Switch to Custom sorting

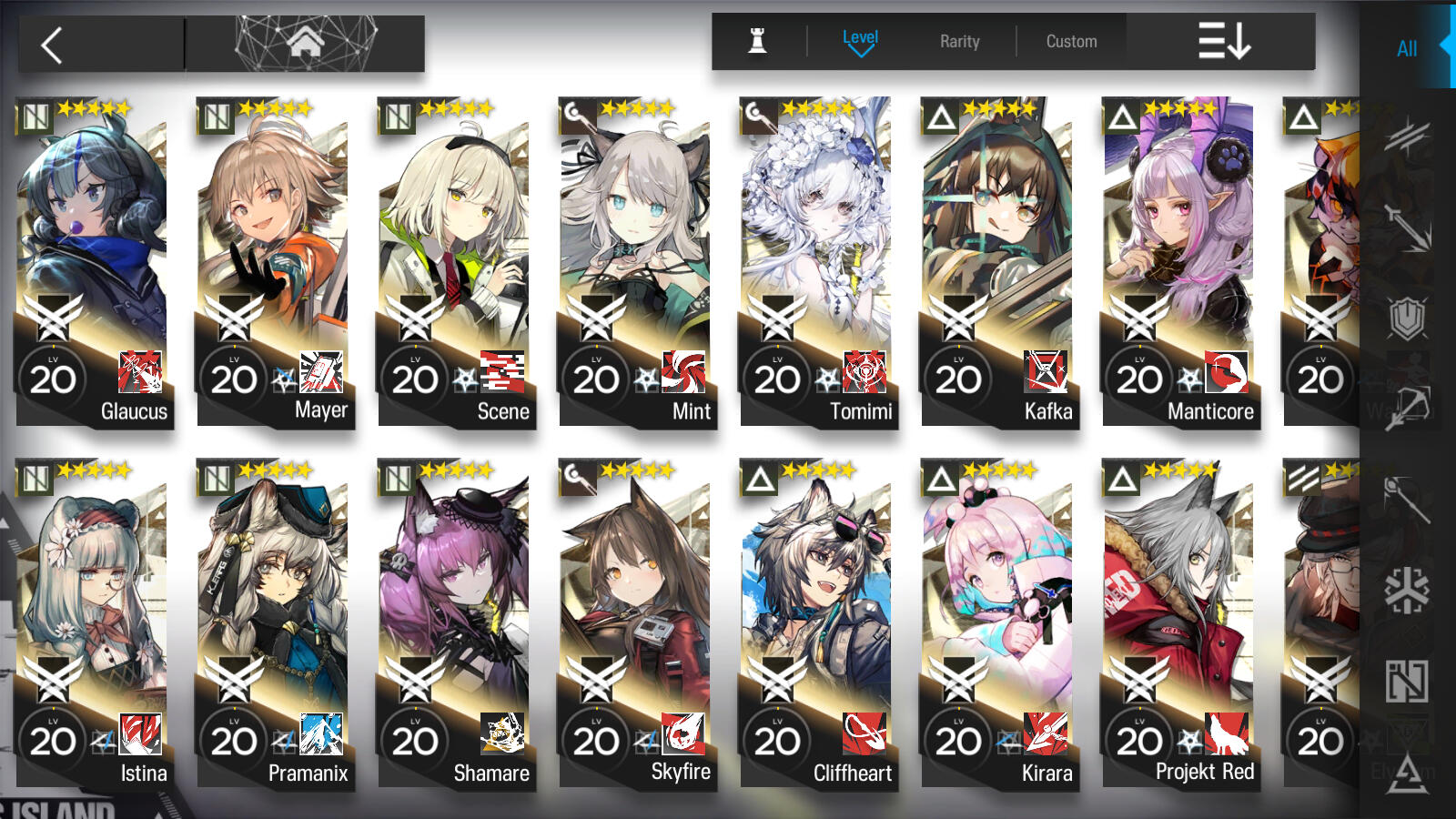click(x=1071, y=41)
